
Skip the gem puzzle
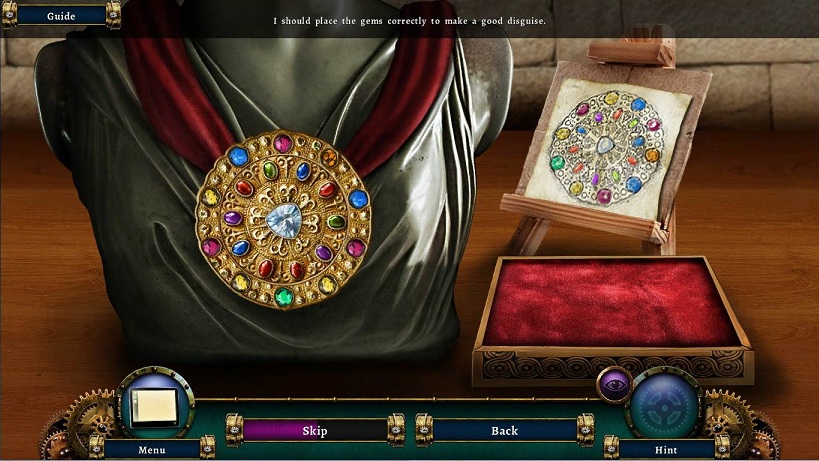click(x=315, y=431)
